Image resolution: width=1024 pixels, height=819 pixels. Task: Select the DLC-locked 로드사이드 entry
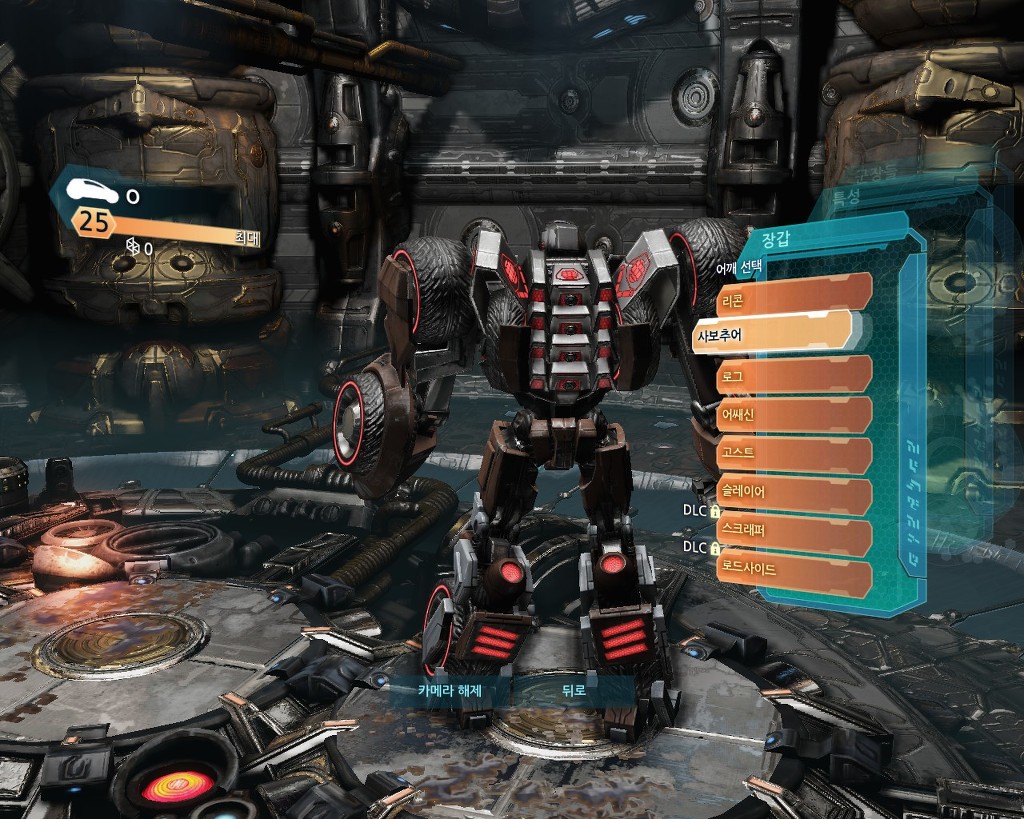tap(793, 569)
